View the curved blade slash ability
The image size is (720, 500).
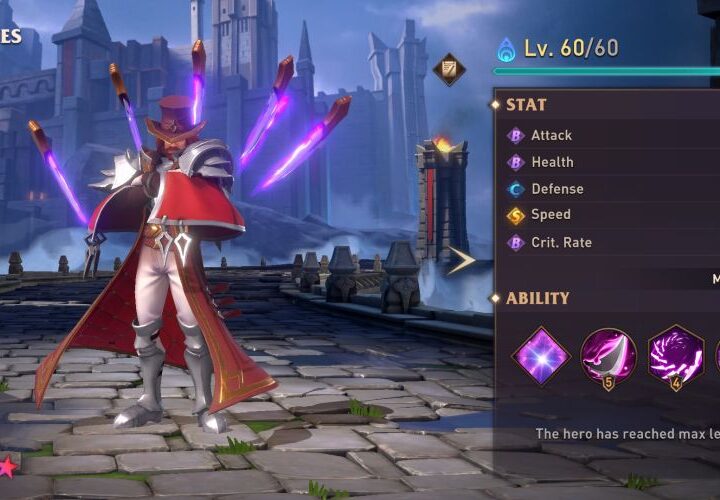(608, 355)
